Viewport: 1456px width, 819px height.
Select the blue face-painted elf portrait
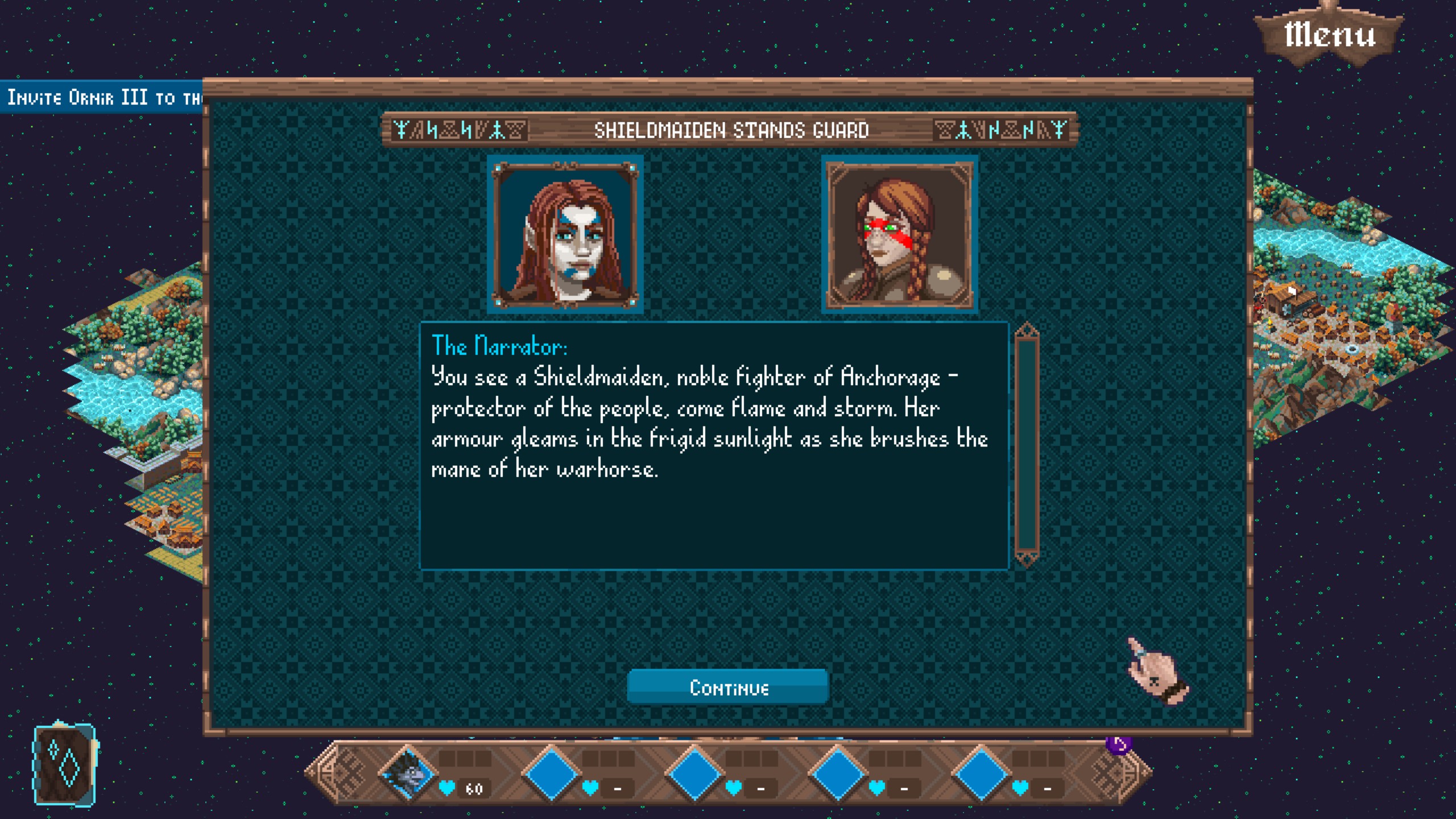tap(565, 234)
